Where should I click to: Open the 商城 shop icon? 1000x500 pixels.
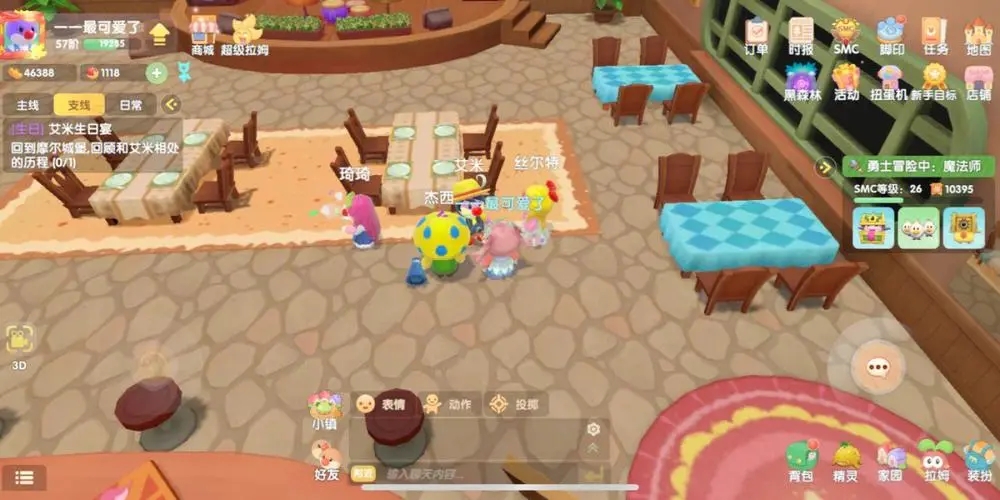pos(203,34)
